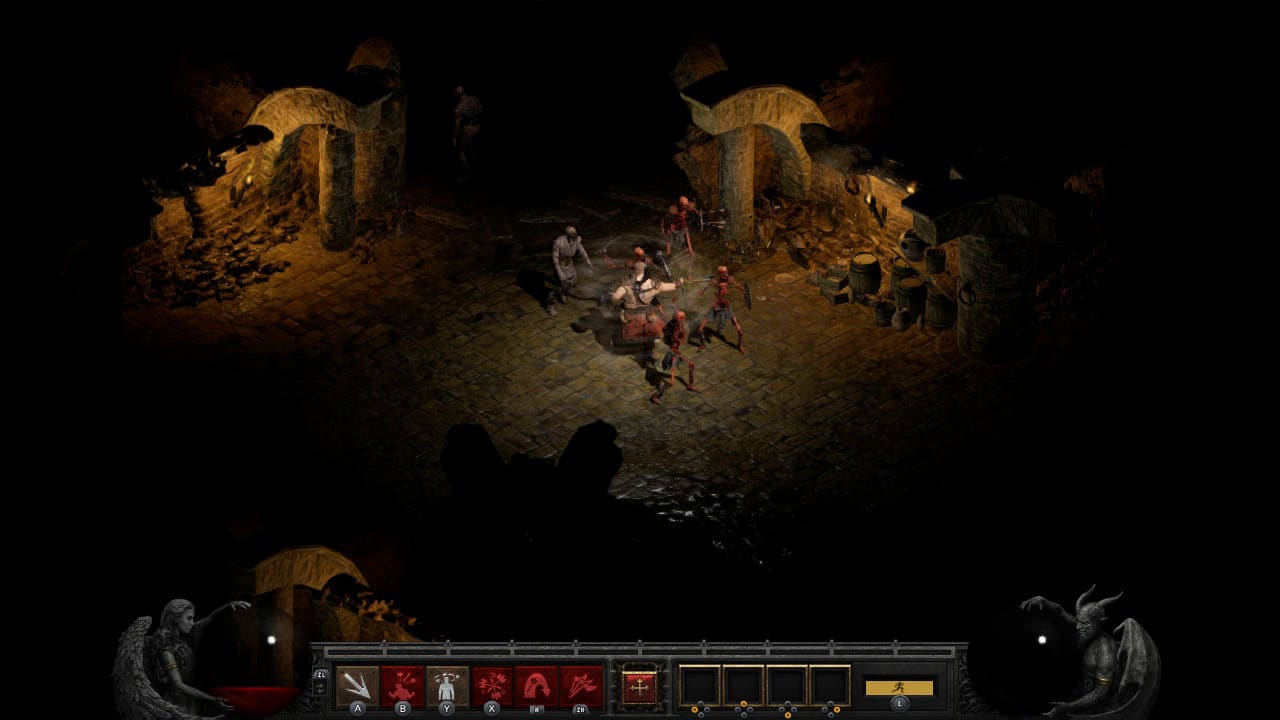This screenshot has width=1280, height=720.
Task: Click the ZR trigger glyph on the skill bar
Action: (582, 708)
